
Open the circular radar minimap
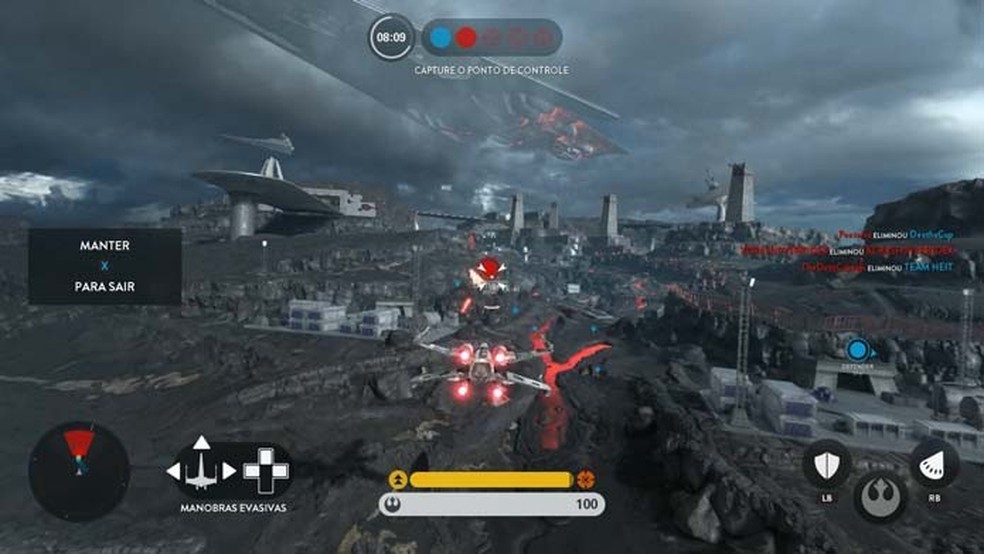point(79,470)
